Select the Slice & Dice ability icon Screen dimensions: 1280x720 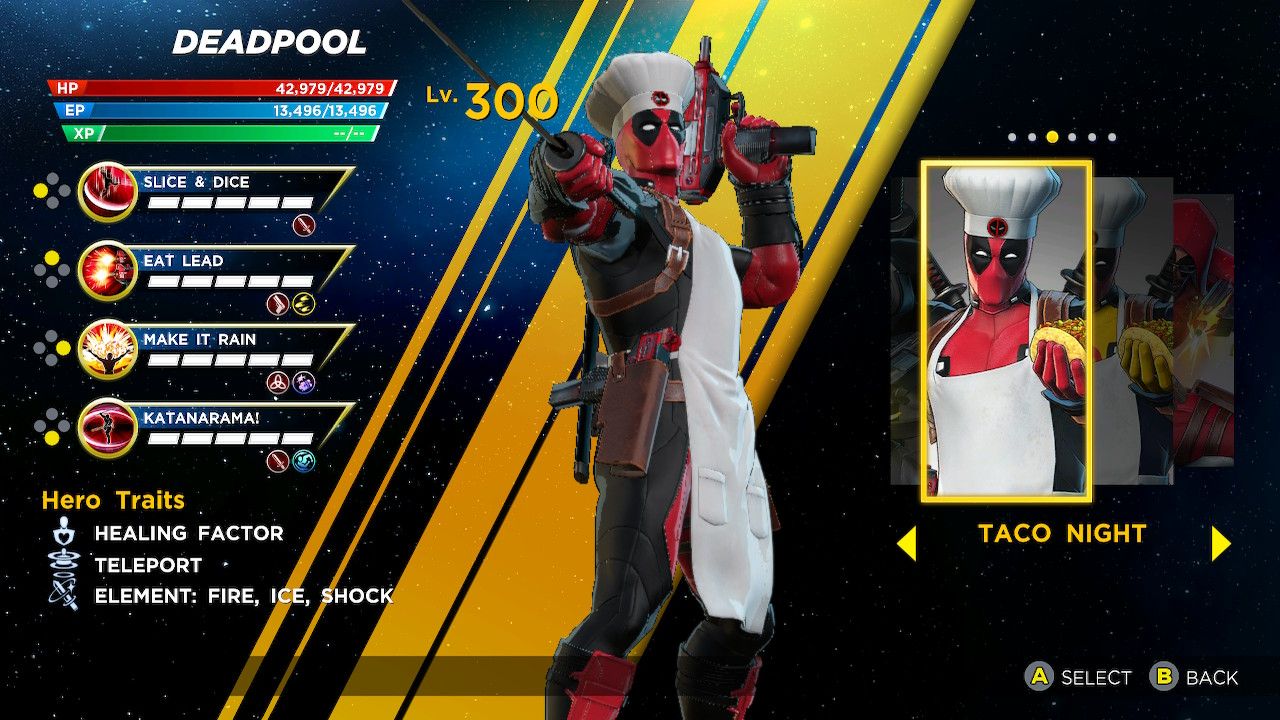107,190
